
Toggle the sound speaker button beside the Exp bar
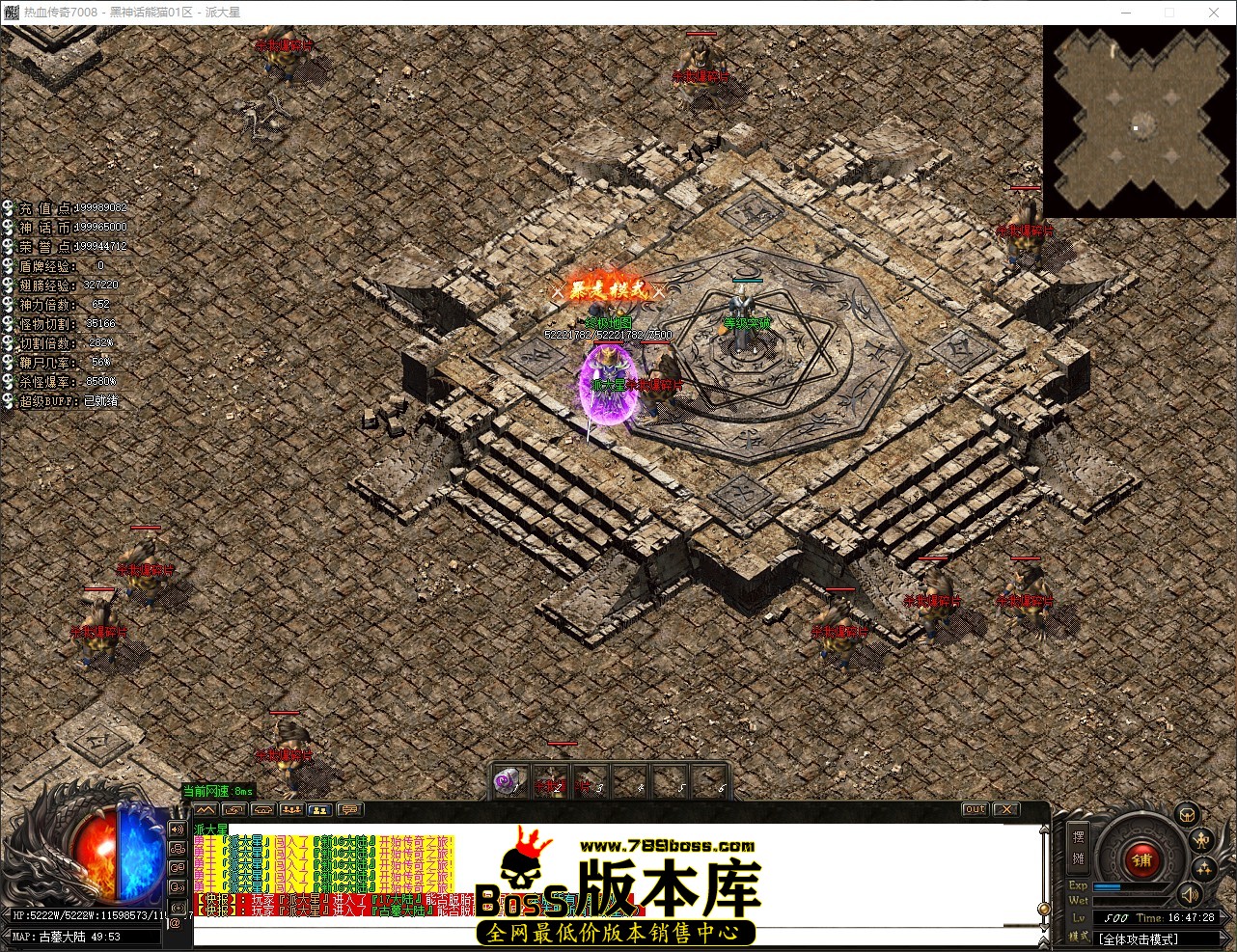[1191, 895]
